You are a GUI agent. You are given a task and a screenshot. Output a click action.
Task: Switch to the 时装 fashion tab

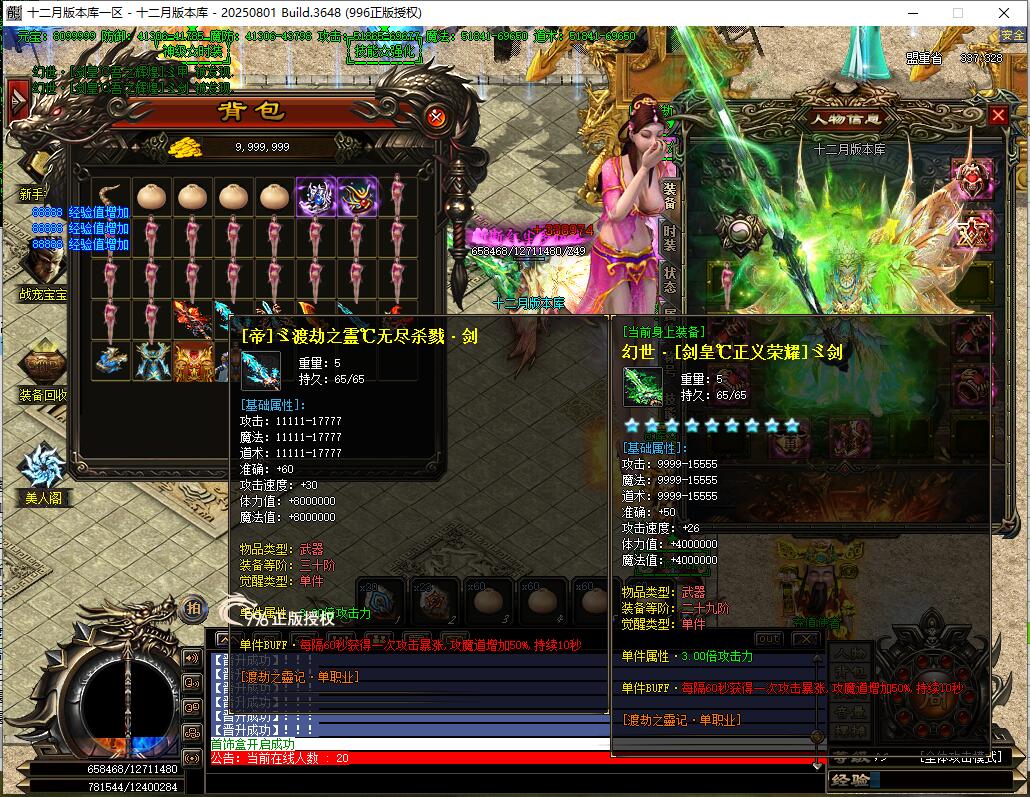[669, 237]
